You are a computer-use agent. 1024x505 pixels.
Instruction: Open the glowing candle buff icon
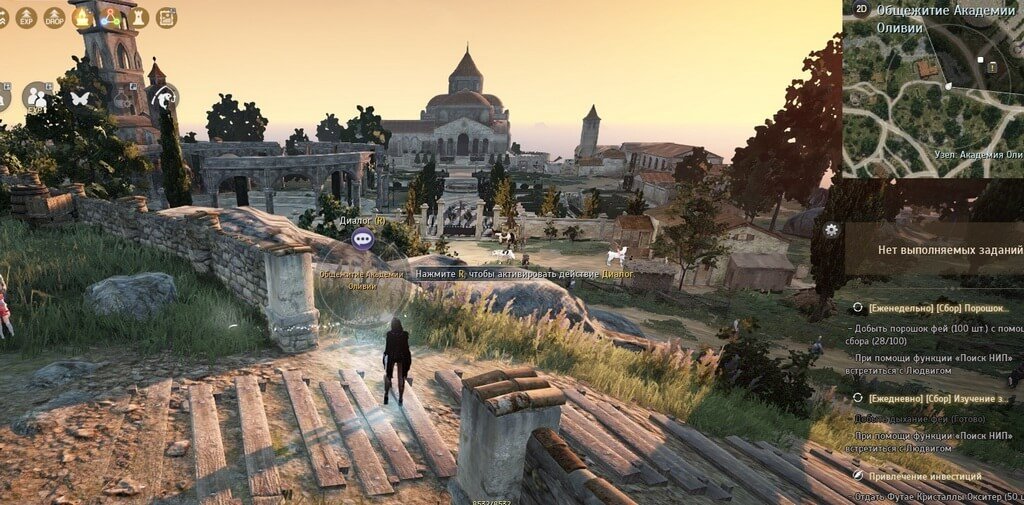point(82,17)
